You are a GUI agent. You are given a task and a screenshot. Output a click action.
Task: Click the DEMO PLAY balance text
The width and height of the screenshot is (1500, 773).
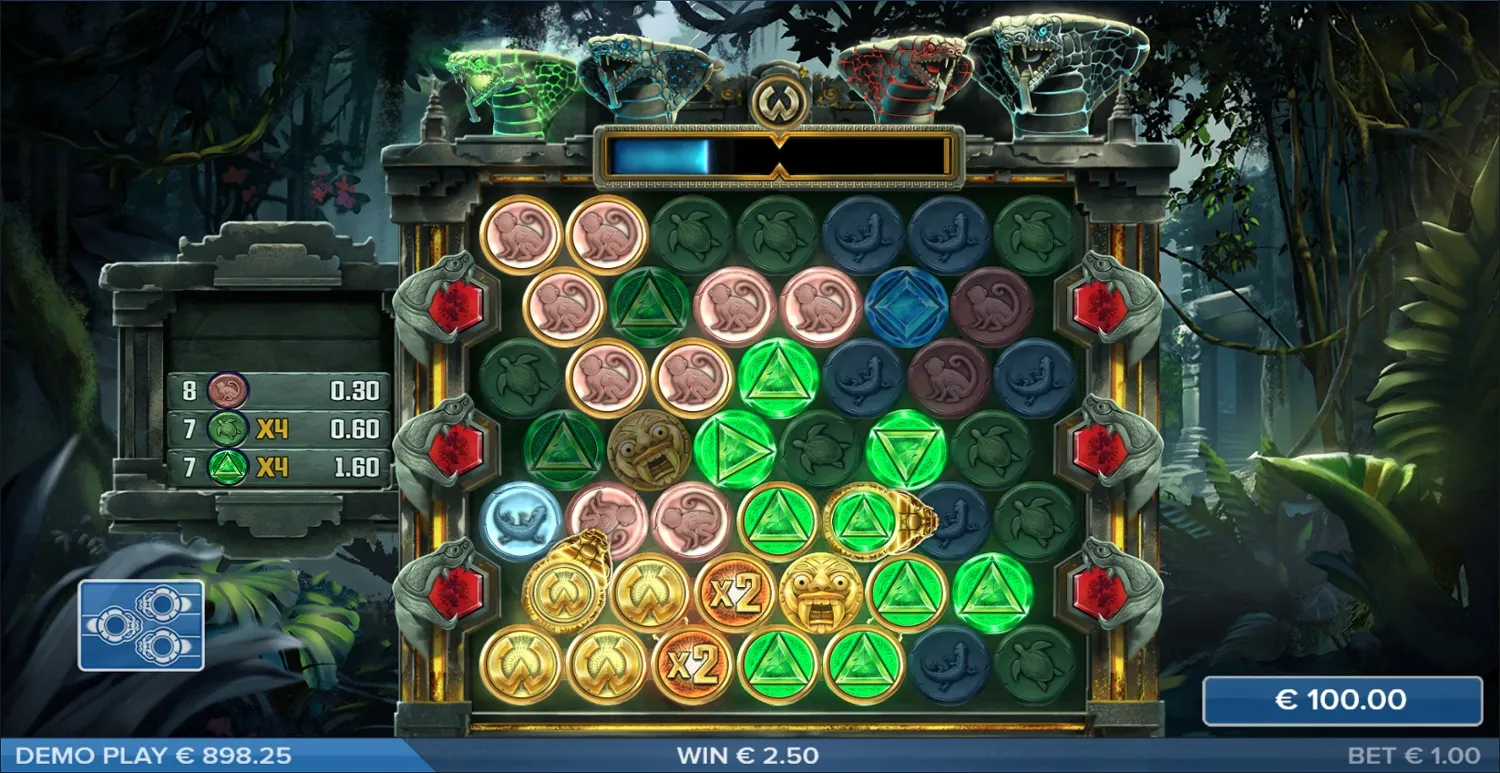point(150,752)
